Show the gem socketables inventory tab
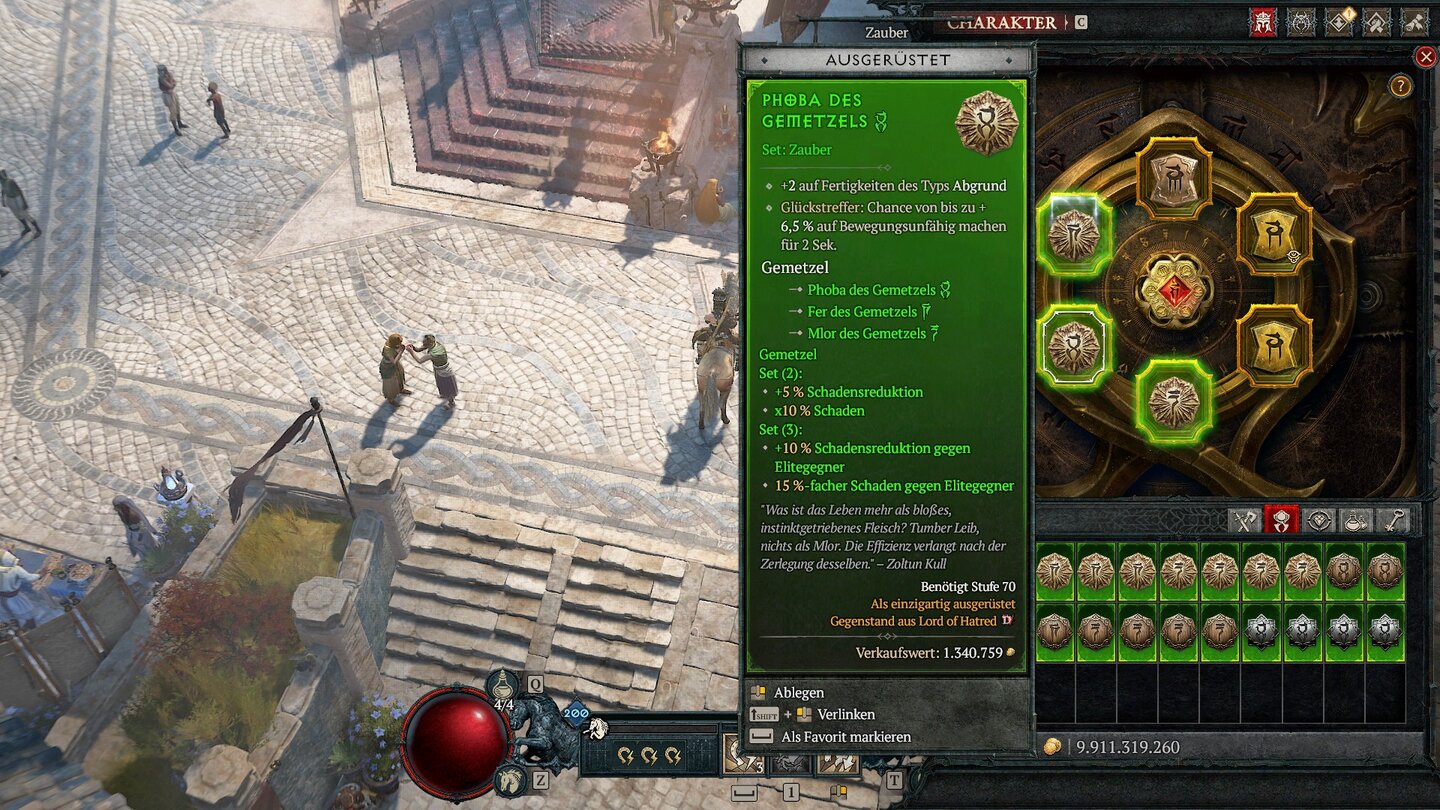Viewport: 1440px width, 810px height. pos(1320,520)
